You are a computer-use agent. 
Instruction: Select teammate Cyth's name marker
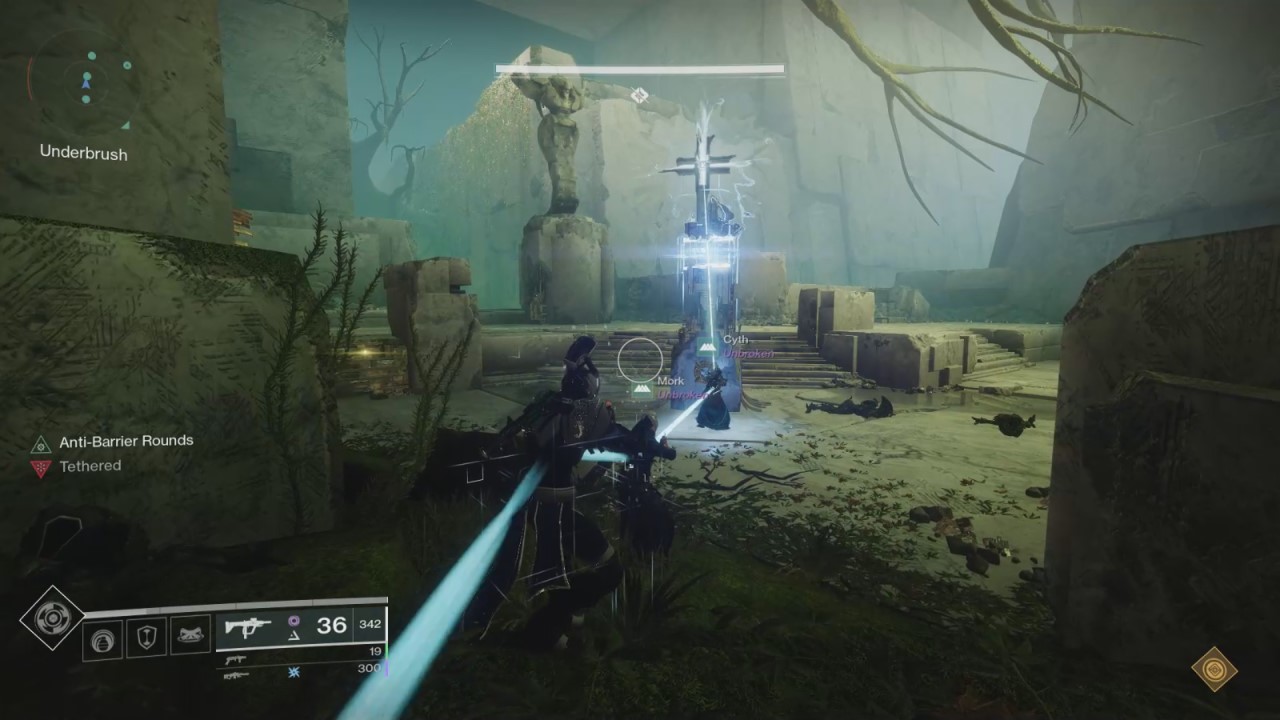pyautogui.click(x=736, y=341)
